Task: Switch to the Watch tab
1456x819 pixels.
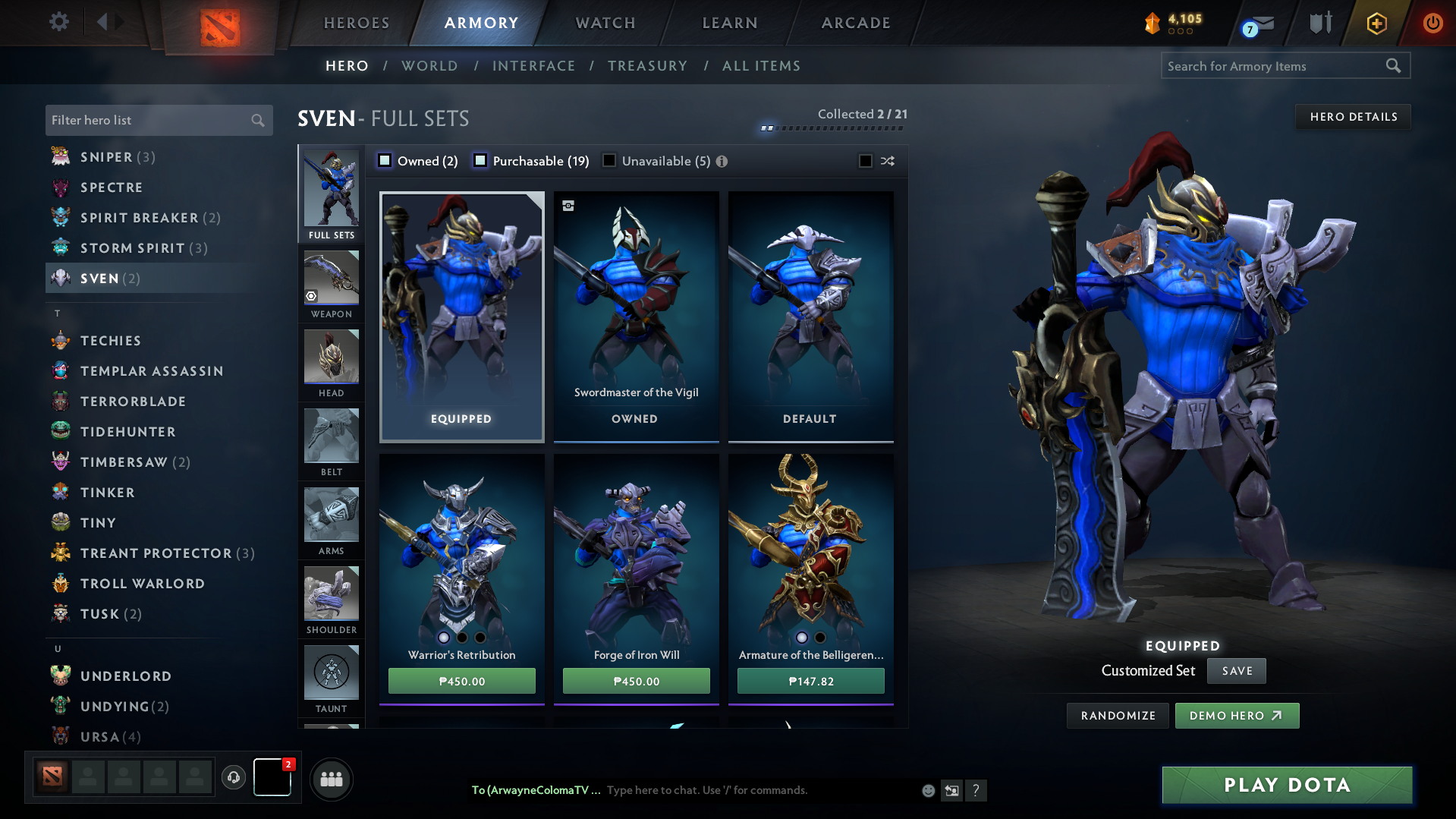Action: point(603,22)
